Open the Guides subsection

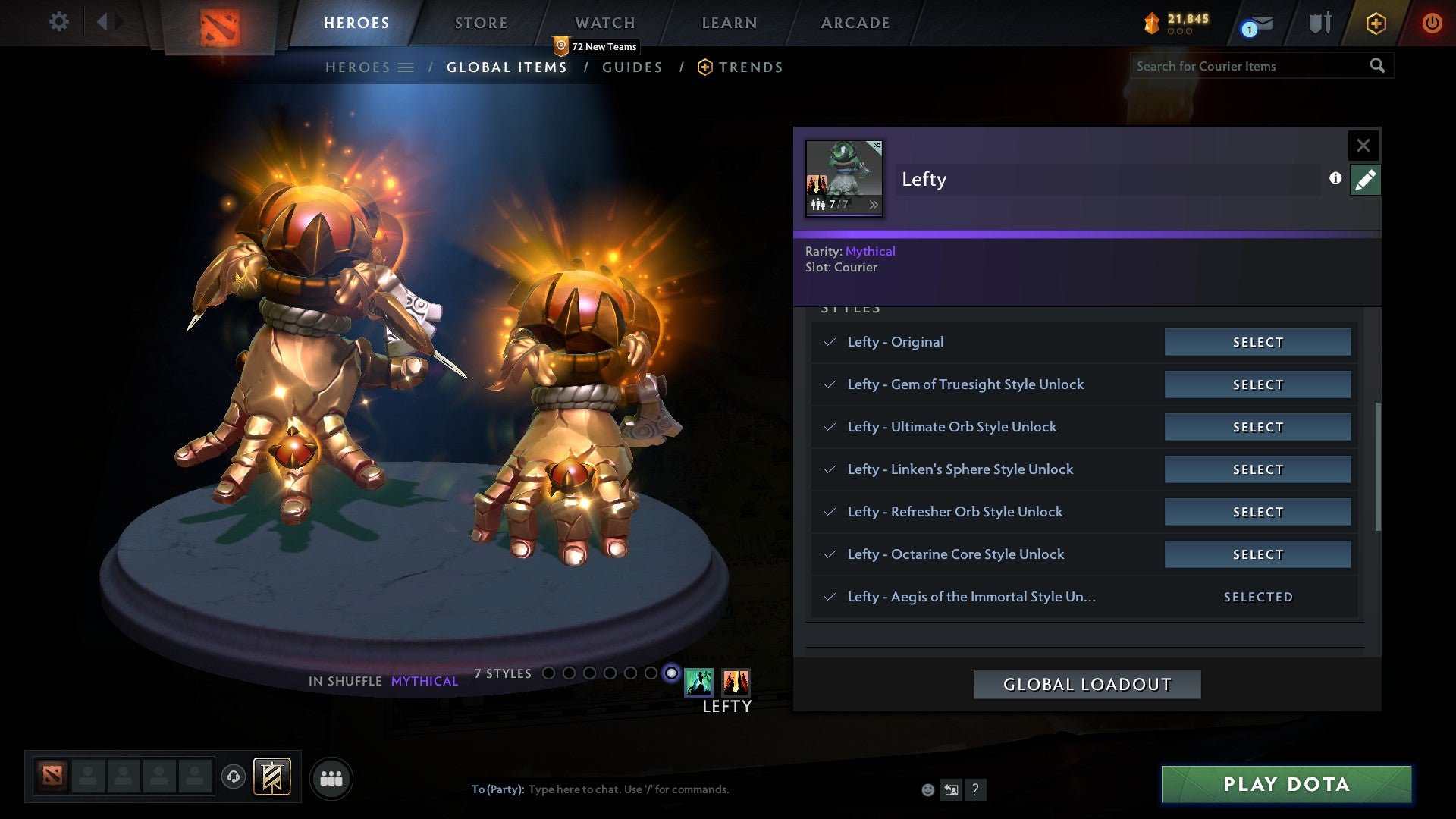[632, 67]
